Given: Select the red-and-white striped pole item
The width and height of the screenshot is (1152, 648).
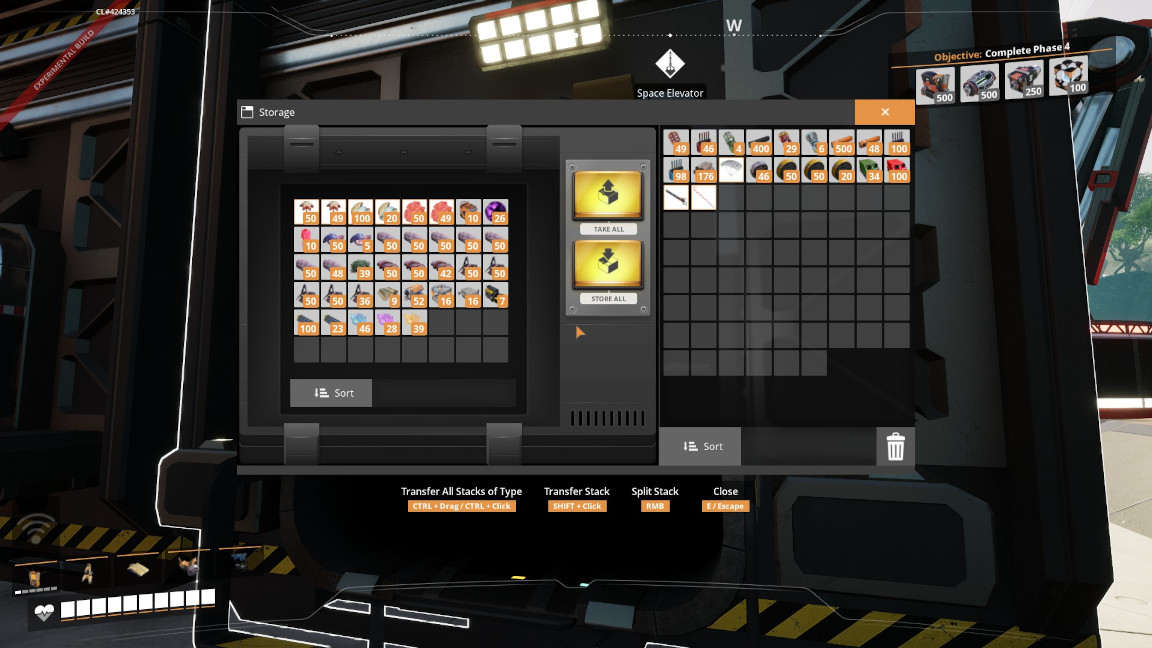Looking at the screenshot, I should click(x=704, y=197).
